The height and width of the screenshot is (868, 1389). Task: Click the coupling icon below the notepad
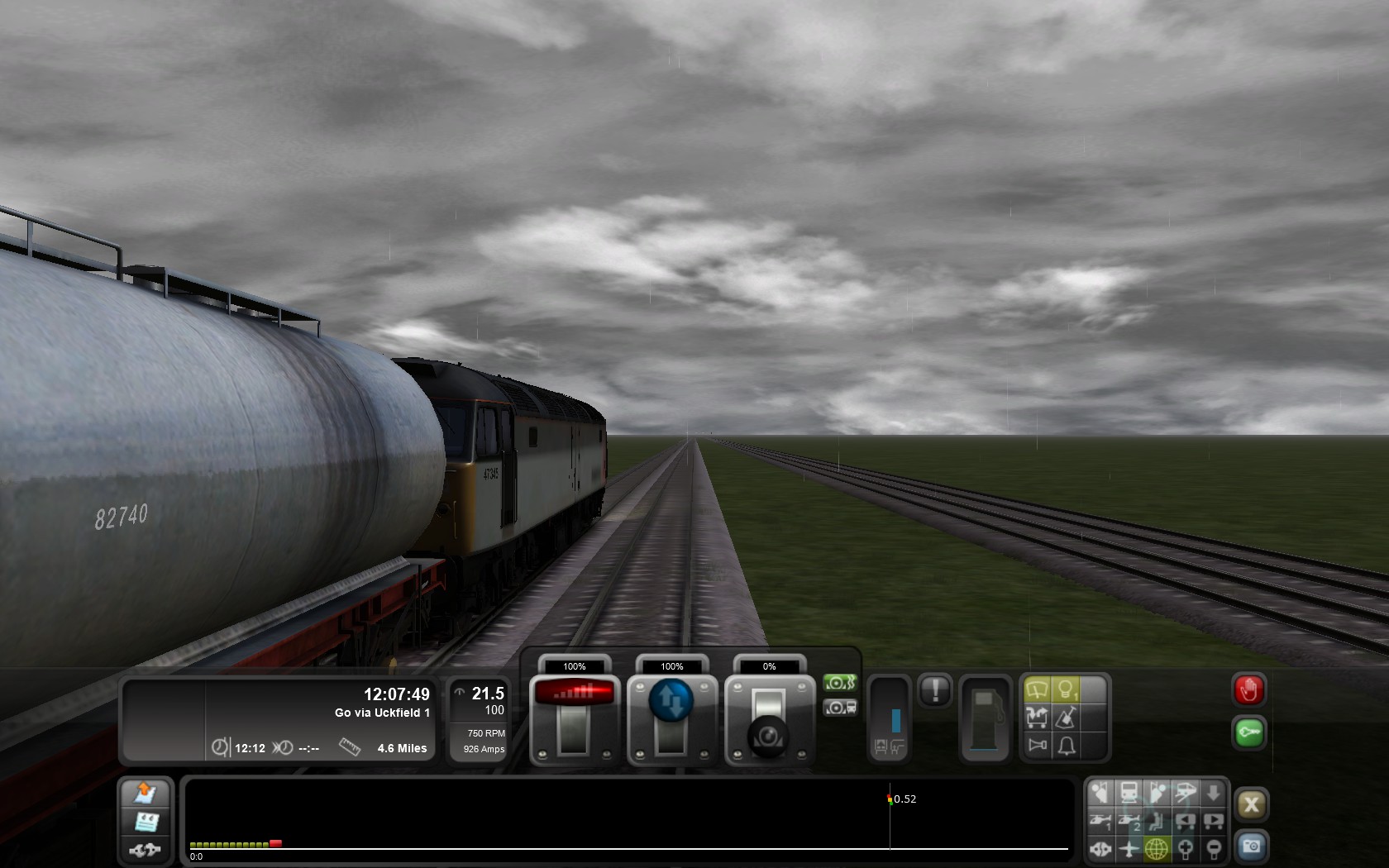click(x=145, y=849)
